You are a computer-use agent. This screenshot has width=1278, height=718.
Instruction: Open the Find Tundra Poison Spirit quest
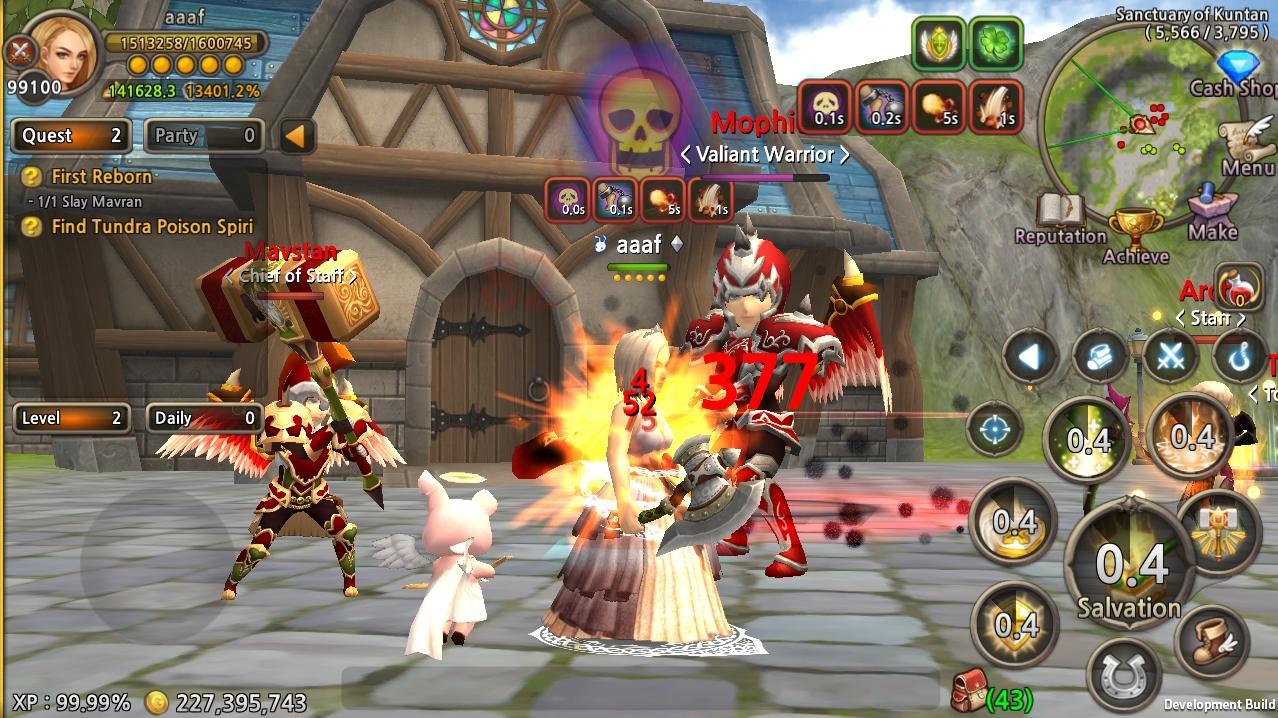pyautogui.click(x=151, y=227)
